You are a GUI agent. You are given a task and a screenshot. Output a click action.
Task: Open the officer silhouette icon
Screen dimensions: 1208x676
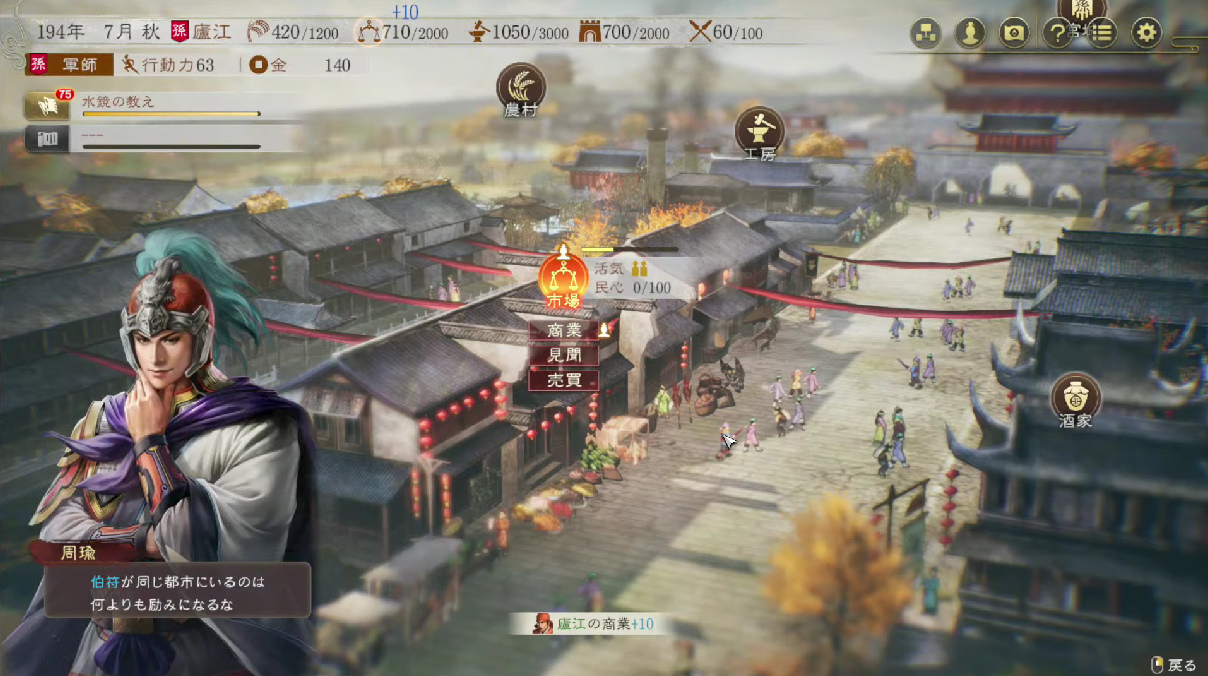point(969,33)
